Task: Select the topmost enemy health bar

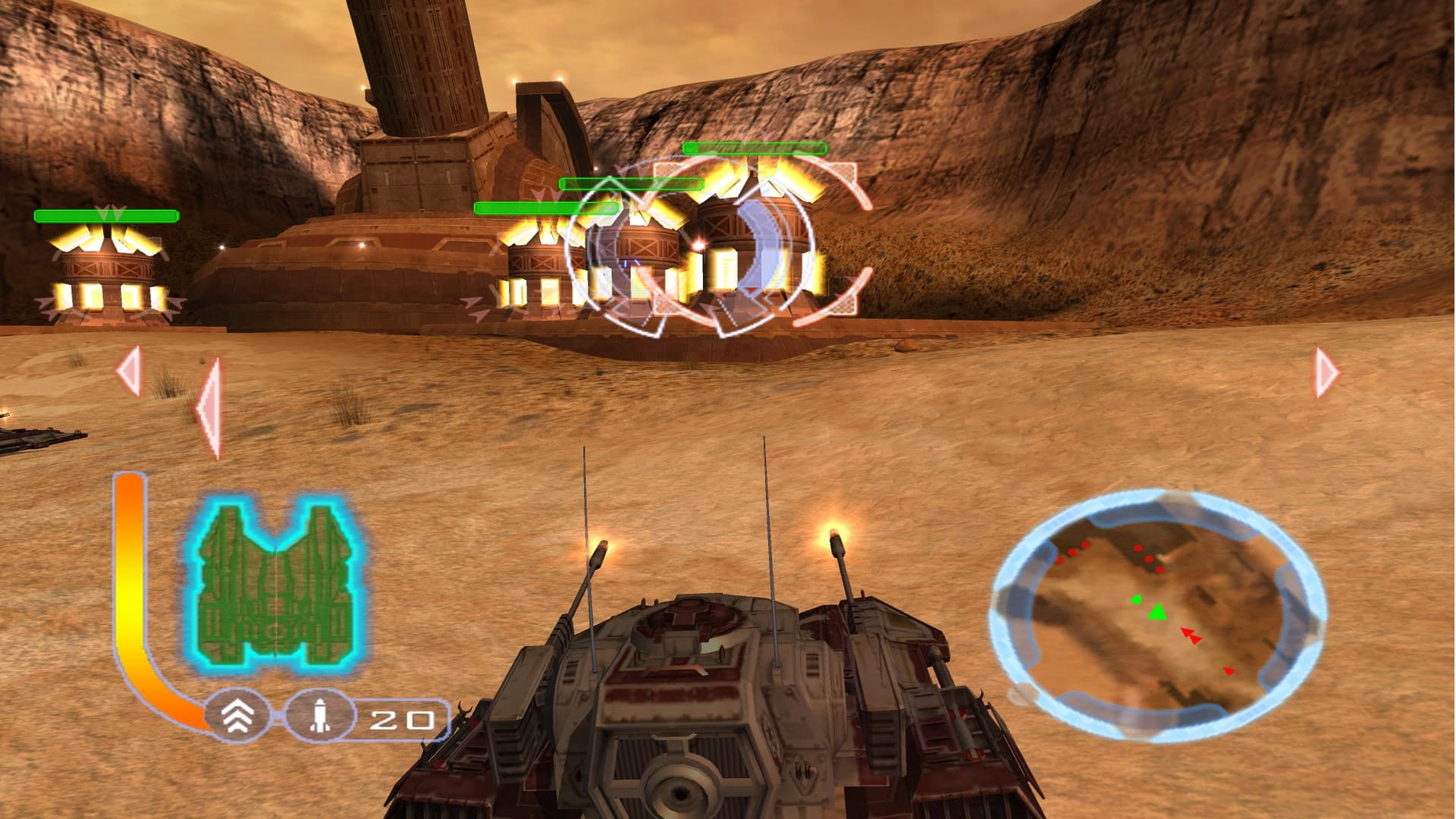Action: 756,147
